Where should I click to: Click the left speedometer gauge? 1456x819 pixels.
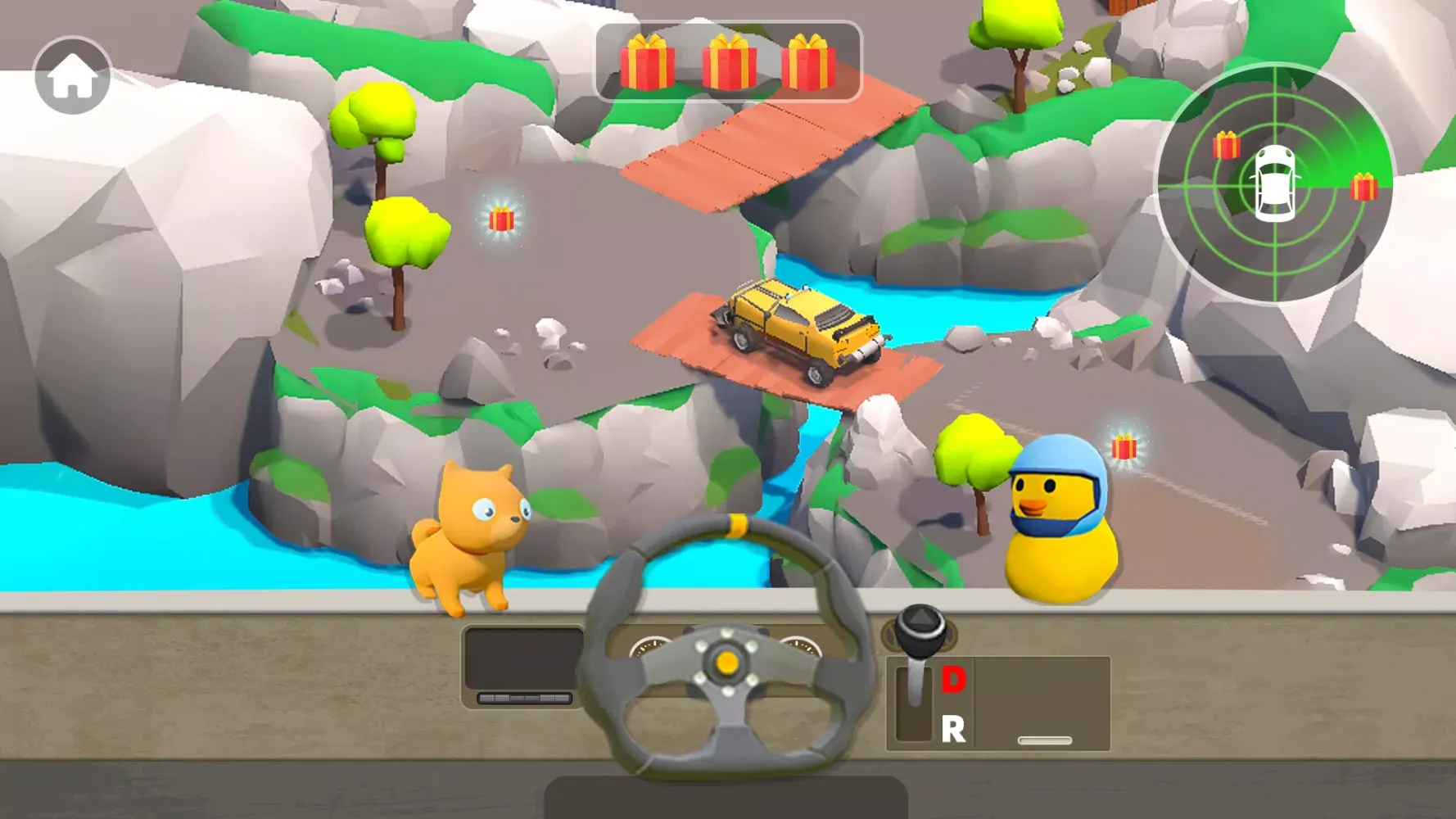coord(650,647)
